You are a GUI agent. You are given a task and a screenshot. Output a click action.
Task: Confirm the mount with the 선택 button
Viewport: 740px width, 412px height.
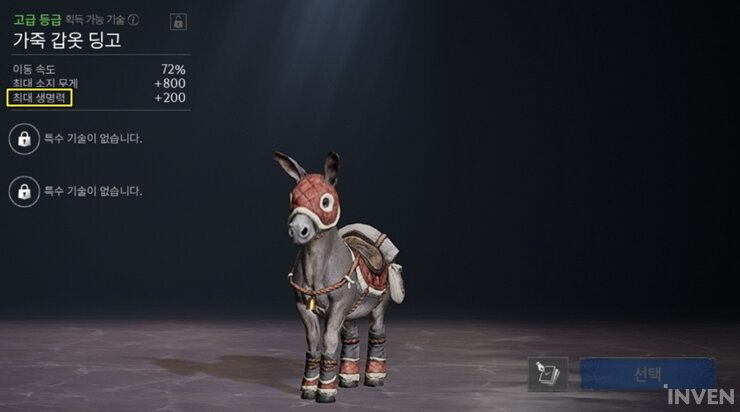(647, 374)
